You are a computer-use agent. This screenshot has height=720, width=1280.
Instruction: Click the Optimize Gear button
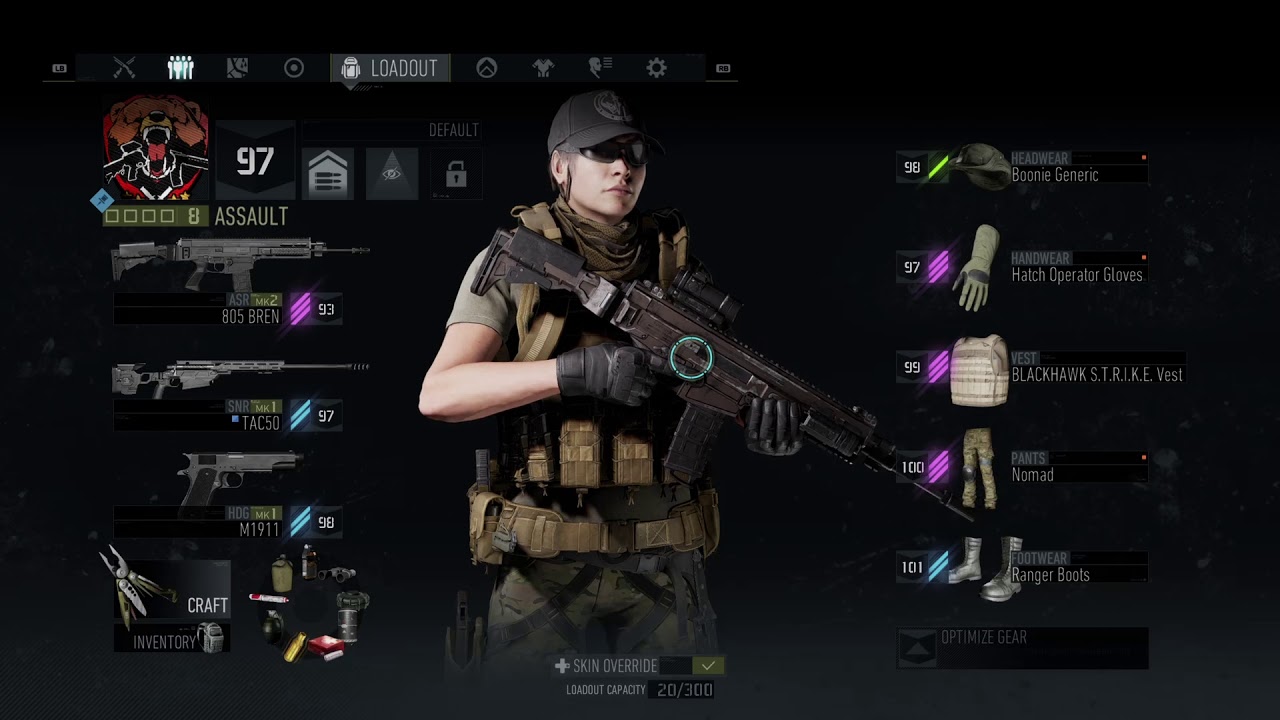pyautogui.click(x=1022, y=648)
